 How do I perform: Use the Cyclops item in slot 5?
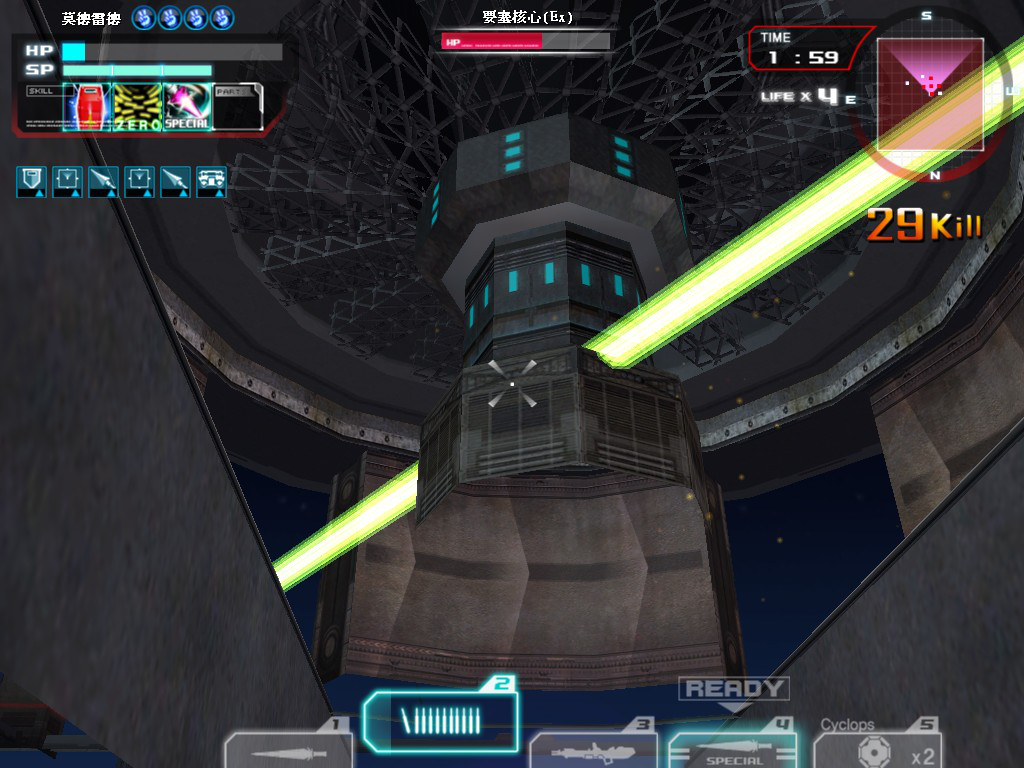[x=877, y=750]
